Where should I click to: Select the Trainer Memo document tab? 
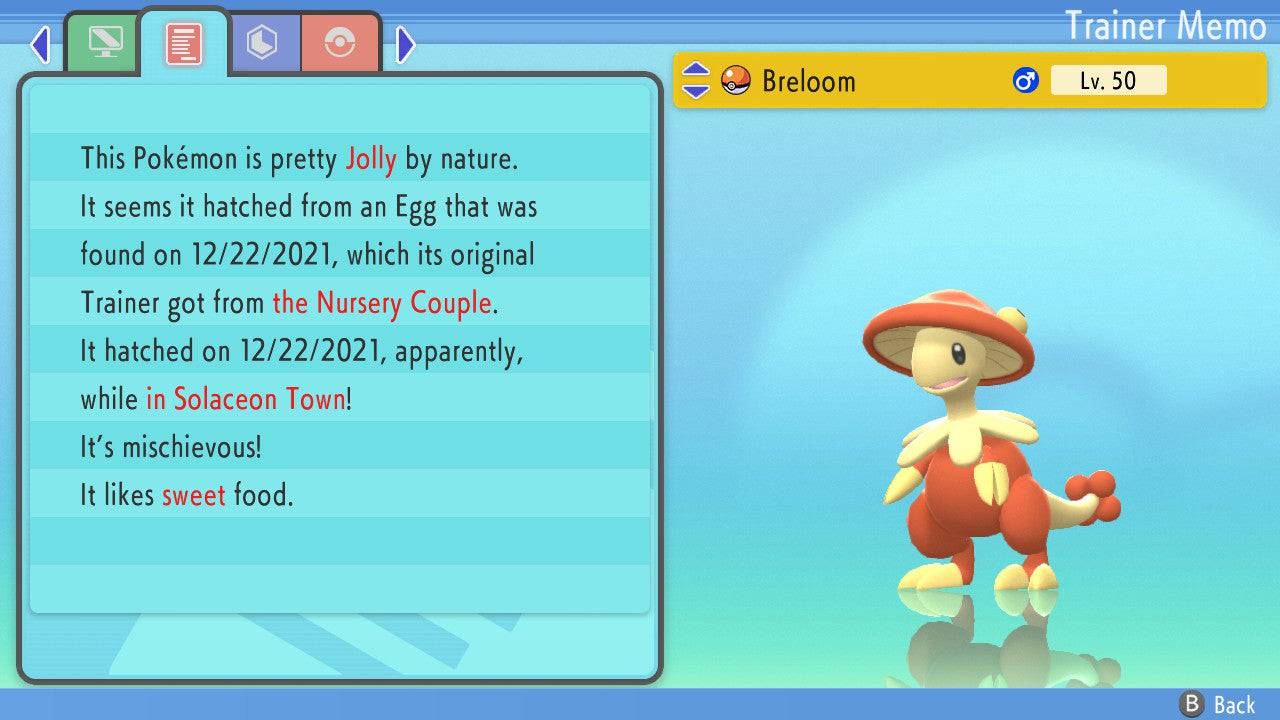(x=184, y=42)
